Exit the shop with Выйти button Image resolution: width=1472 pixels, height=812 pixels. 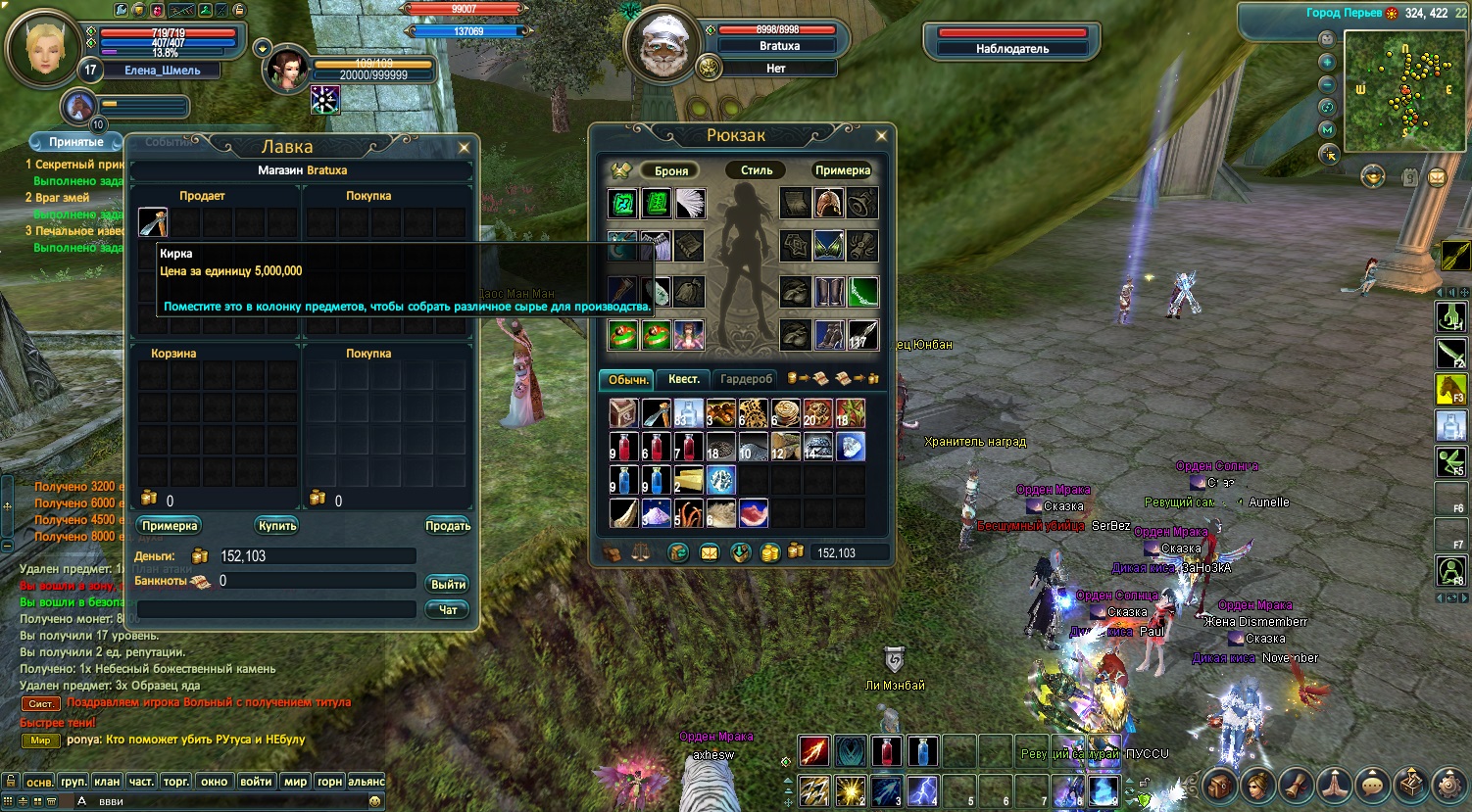pos(448,584)
